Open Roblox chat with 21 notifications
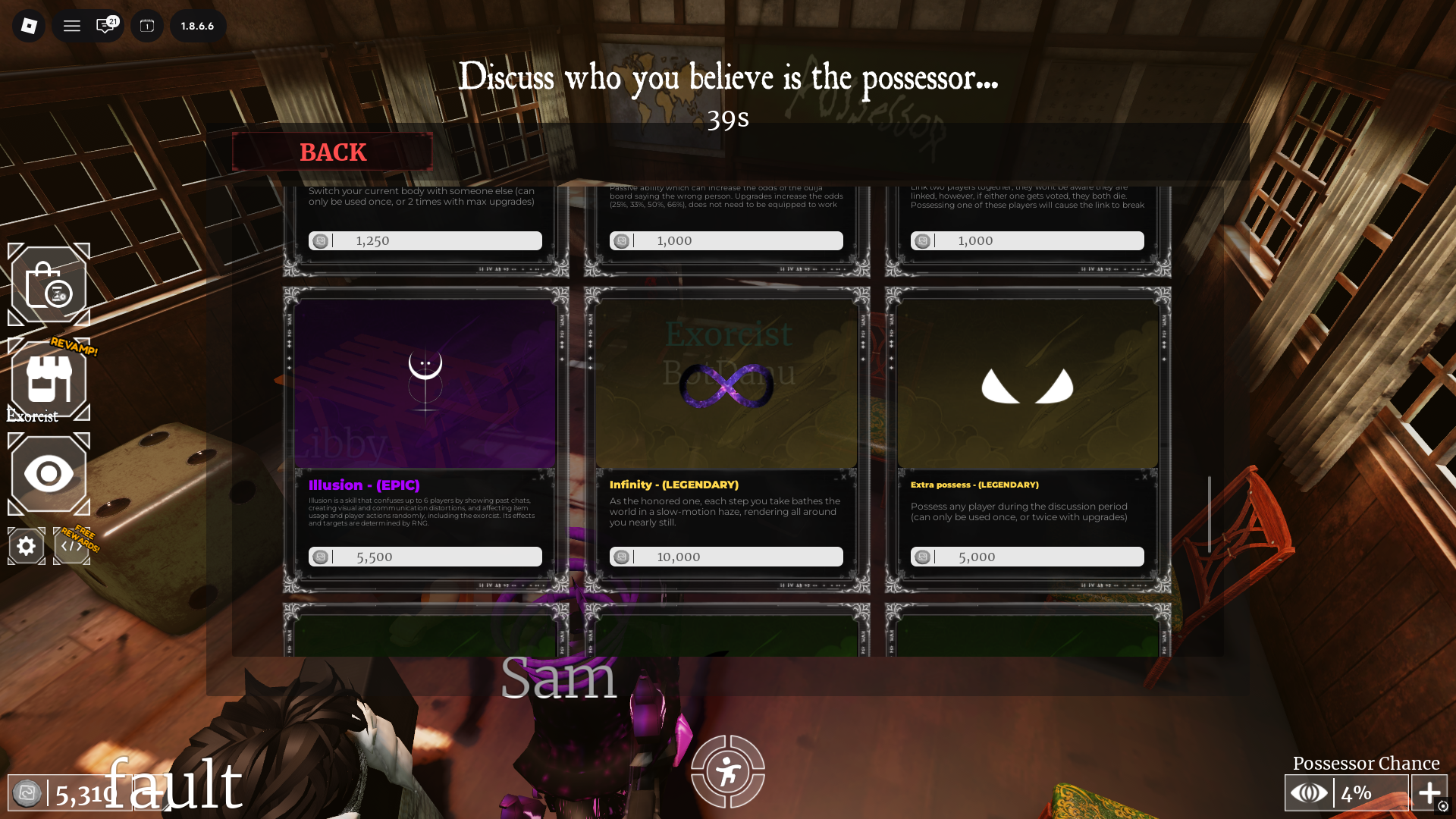This screenshot has width=1456, height=819. click(102, 25)
